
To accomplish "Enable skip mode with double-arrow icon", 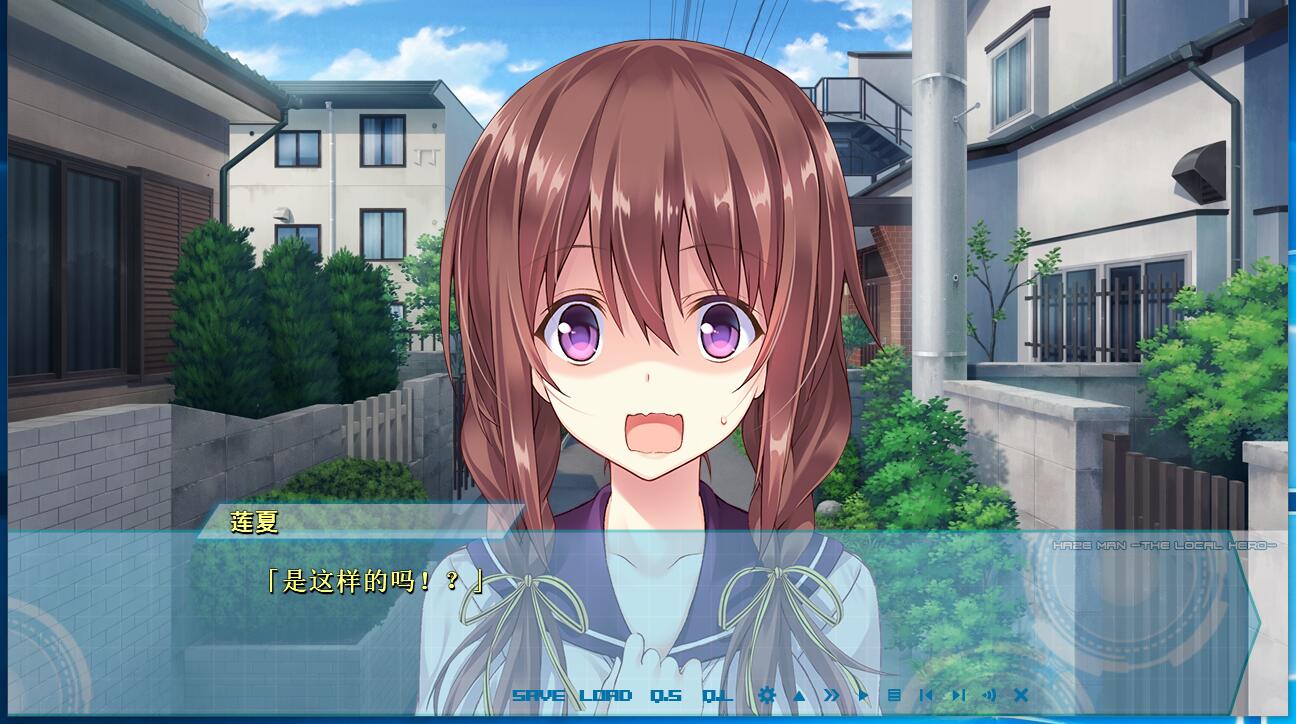I will pyautogui.click(x=831, y=695).
